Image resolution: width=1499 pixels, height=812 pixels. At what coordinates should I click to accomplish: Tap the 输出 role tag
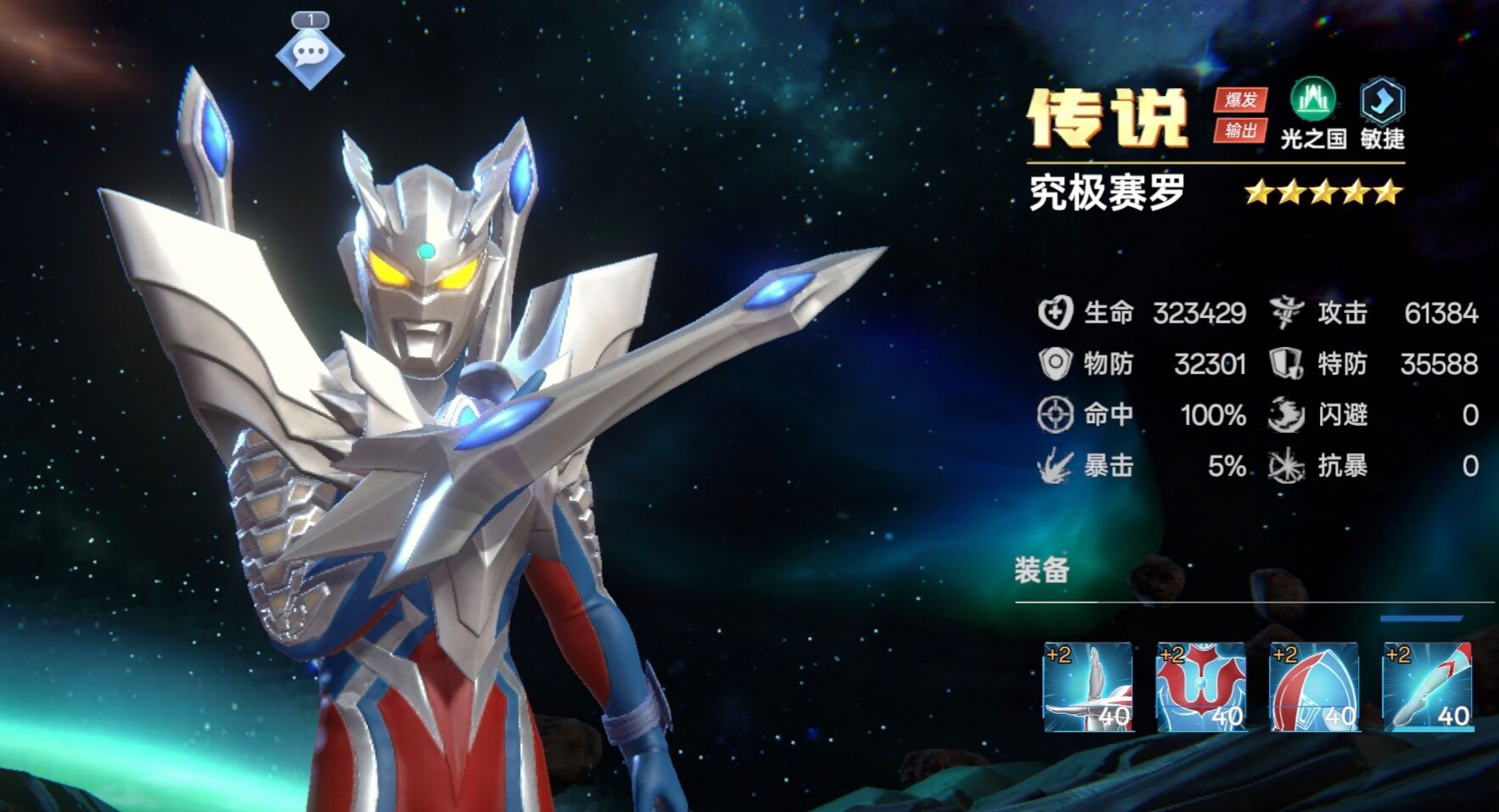pyautogui.click(x=1240, y=130)
